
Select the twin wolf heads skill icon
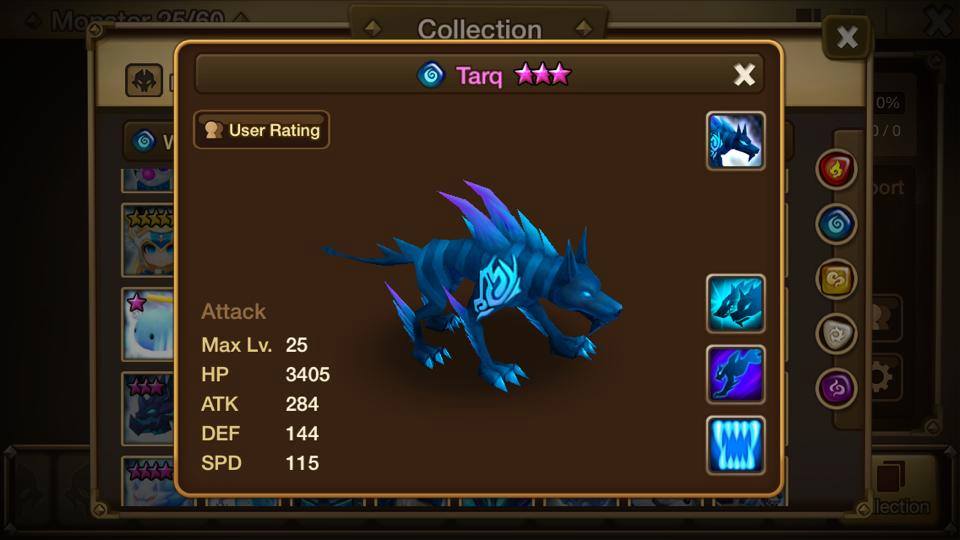736,303
